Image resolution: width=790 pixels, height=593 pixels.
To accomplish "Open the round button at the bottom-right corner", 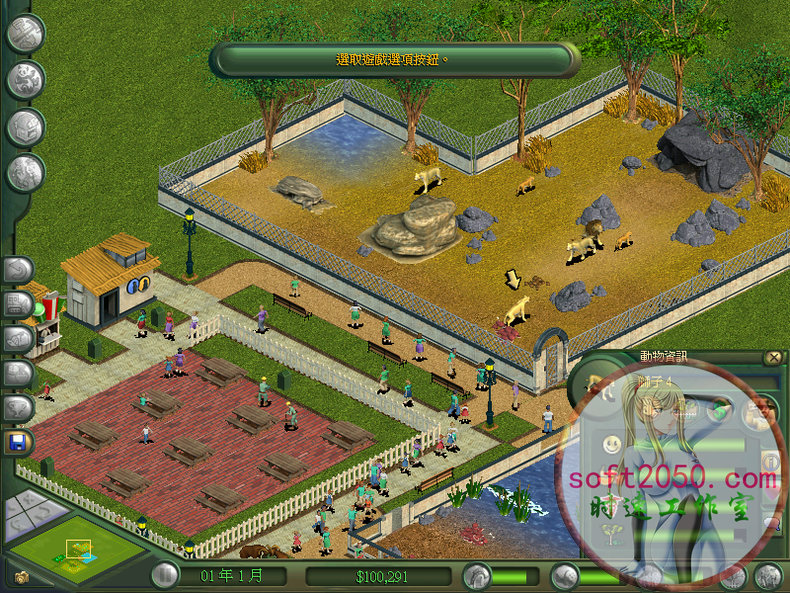I will click(x=768, y=575).
